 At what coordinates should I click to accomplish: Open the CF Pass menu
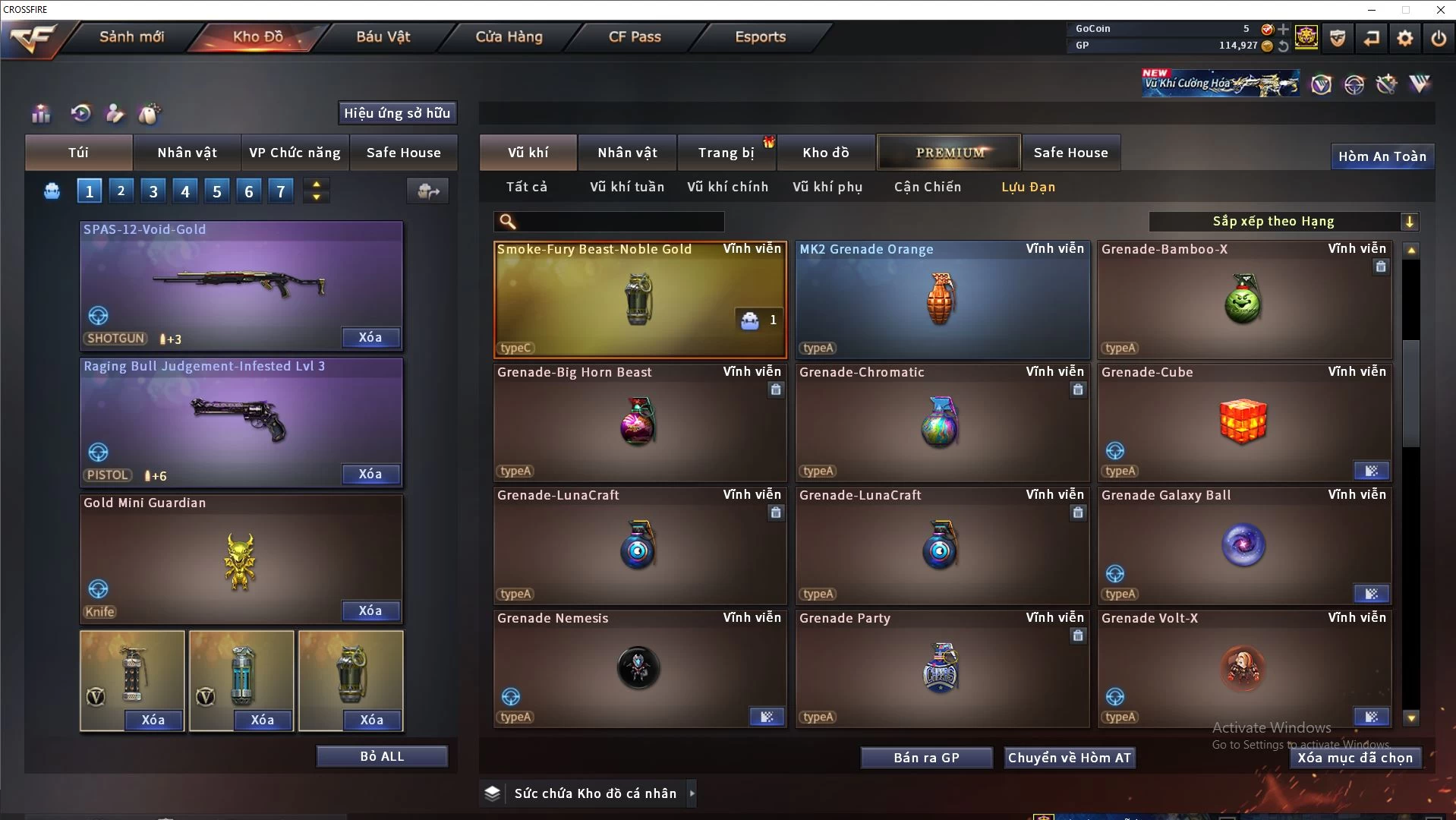[x=635, y=37]
